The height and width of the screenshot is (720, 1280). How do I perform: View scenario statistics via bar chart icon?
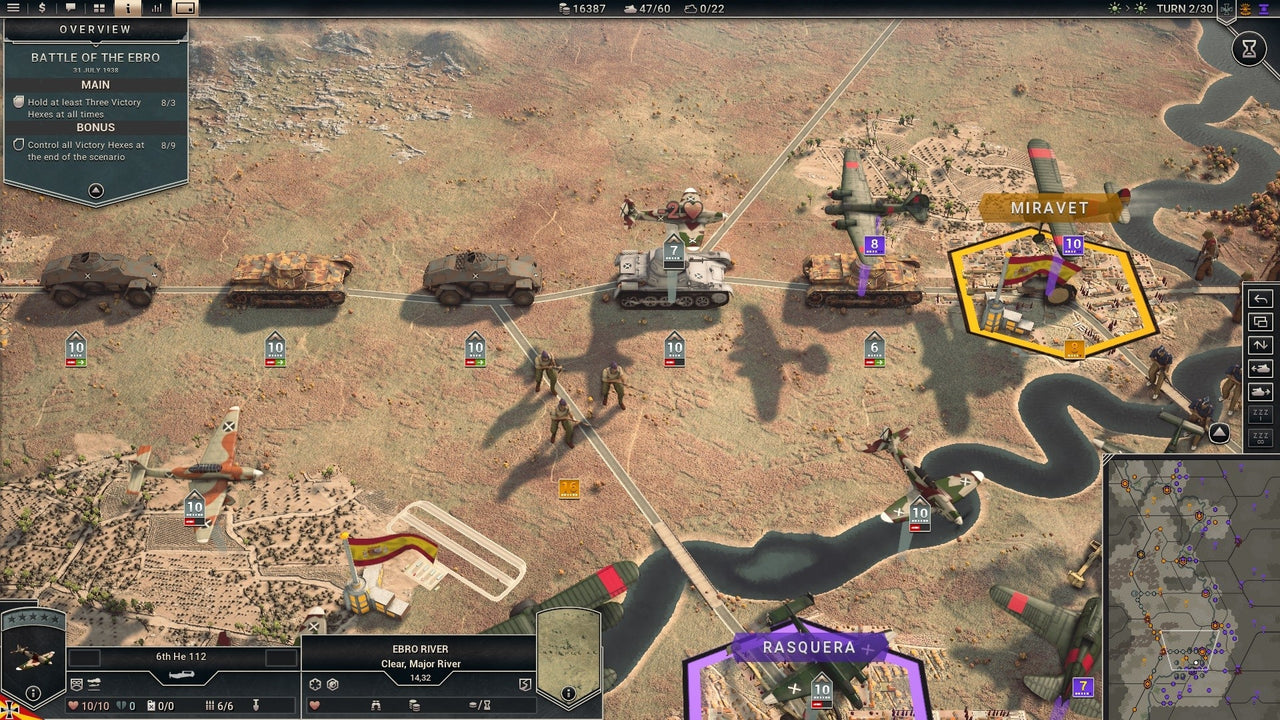[158, 9]
